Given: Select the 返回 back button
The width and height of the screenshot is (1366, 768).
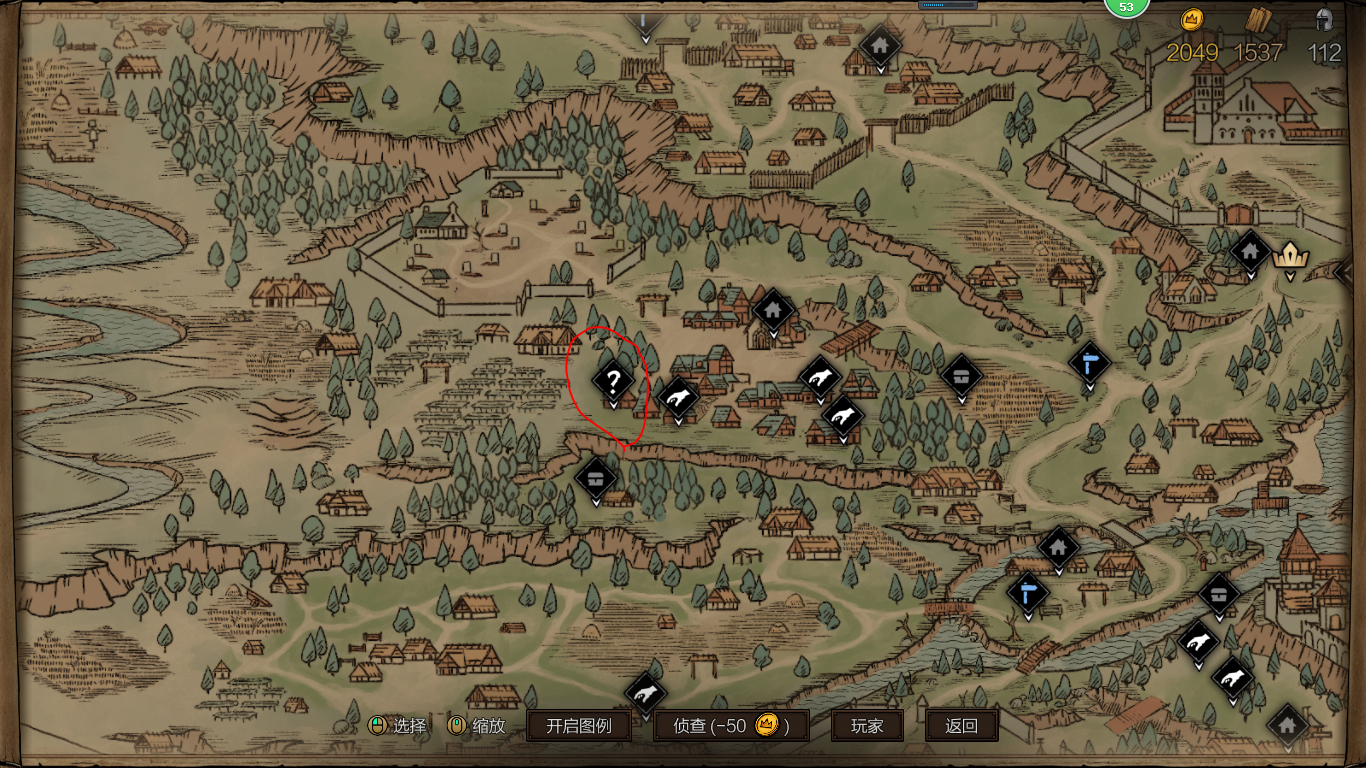Looking at the screenshot, I should 961,726.
